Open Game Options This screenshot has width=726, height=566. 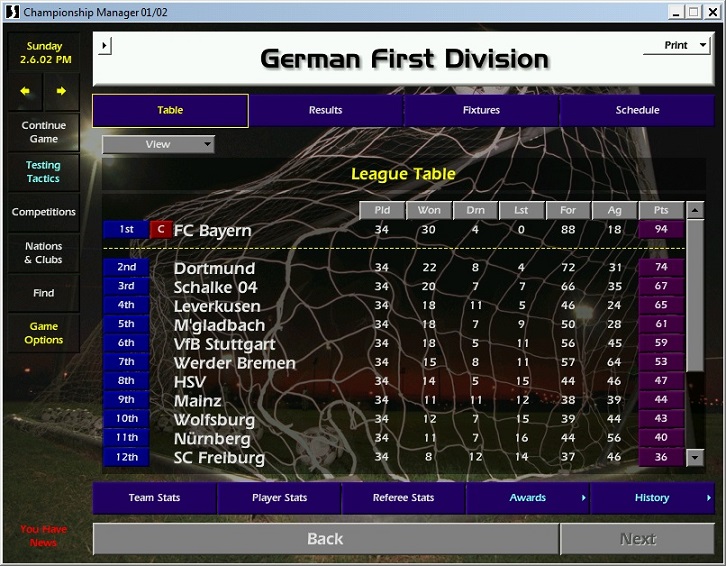click(43, 333)
